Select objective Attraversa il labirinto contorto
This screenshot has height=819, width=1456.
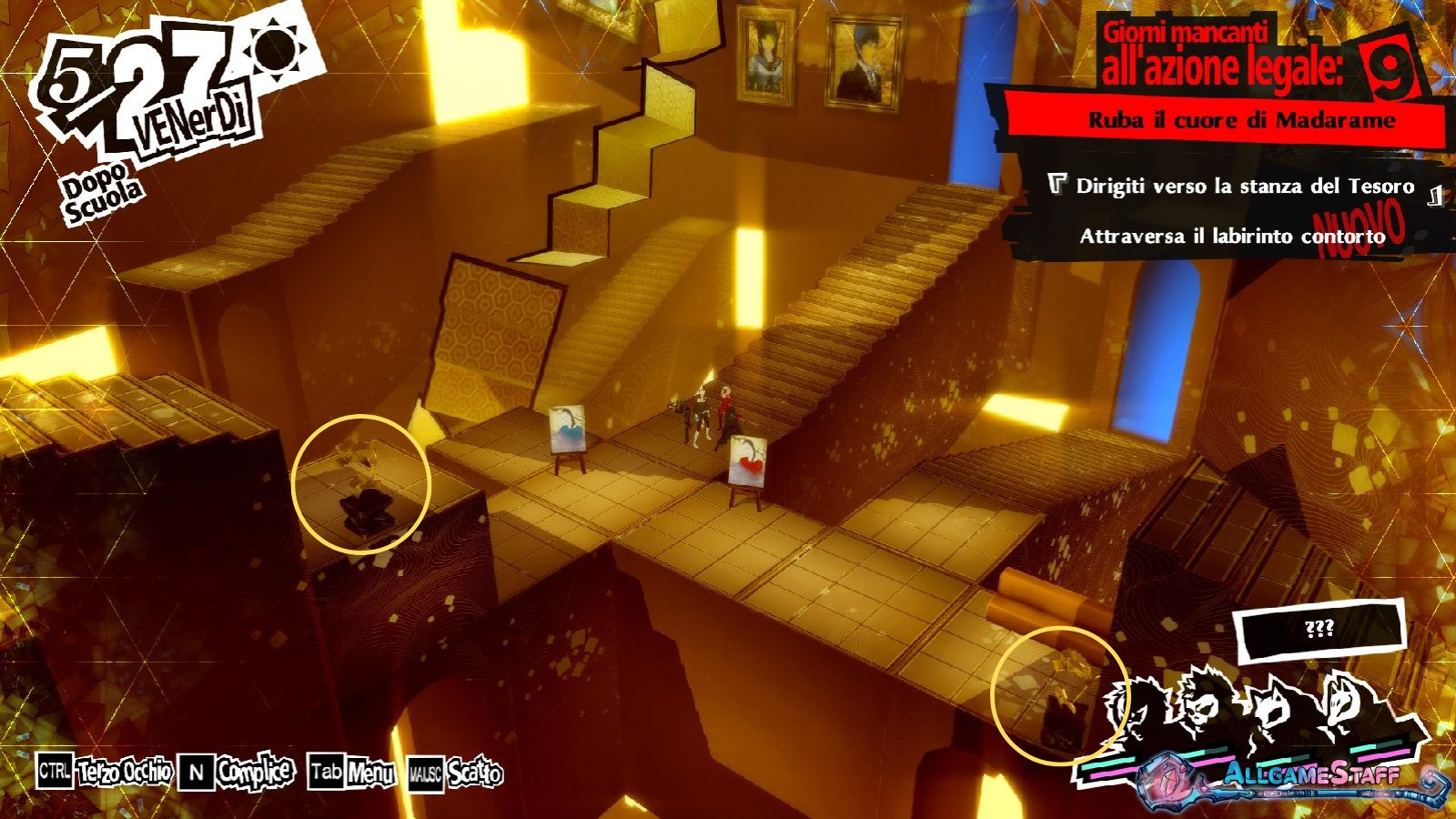1231,237
